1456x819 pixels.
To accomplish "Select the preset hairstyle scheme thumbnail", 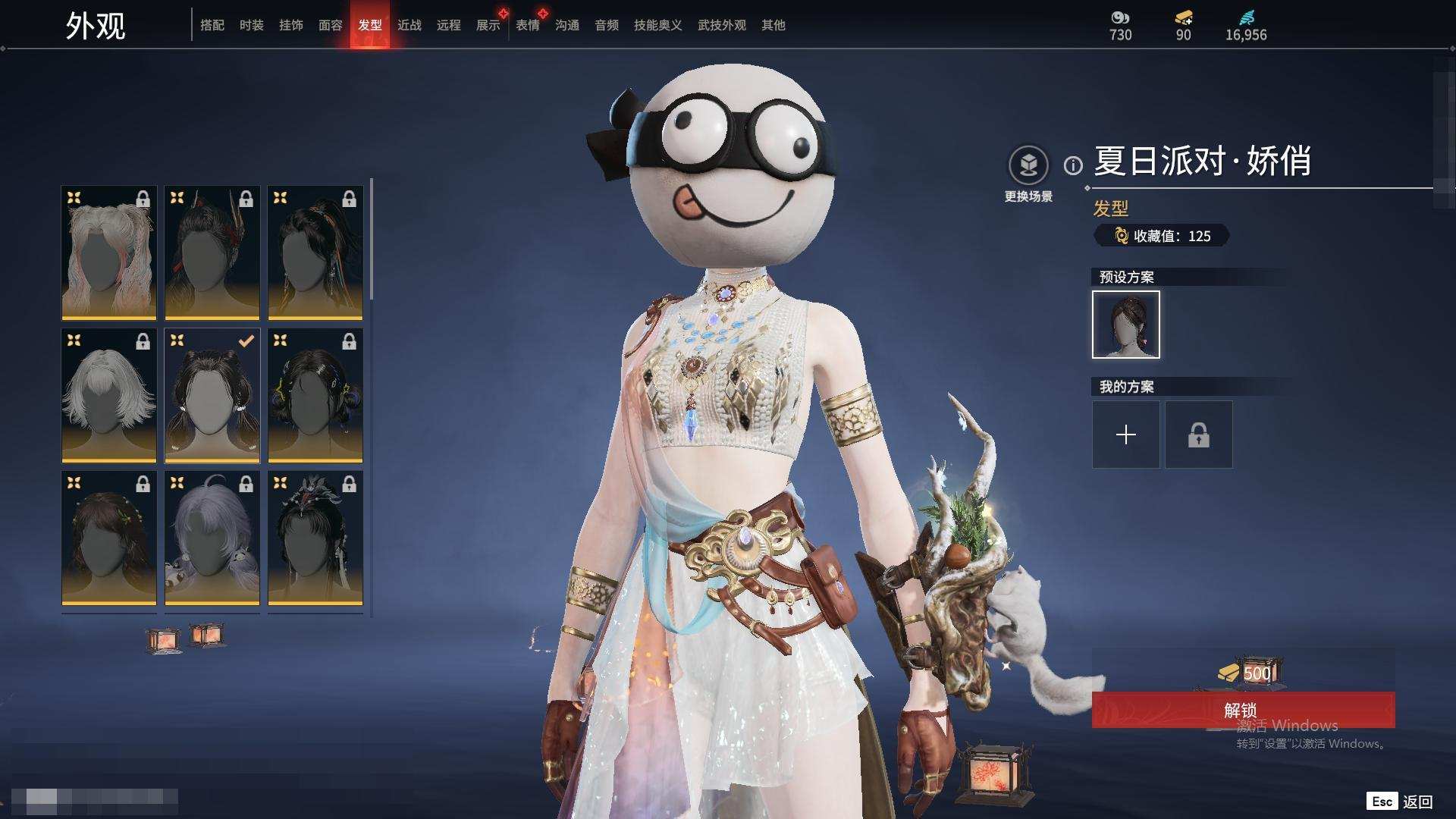I will [x=1125, y=325].
